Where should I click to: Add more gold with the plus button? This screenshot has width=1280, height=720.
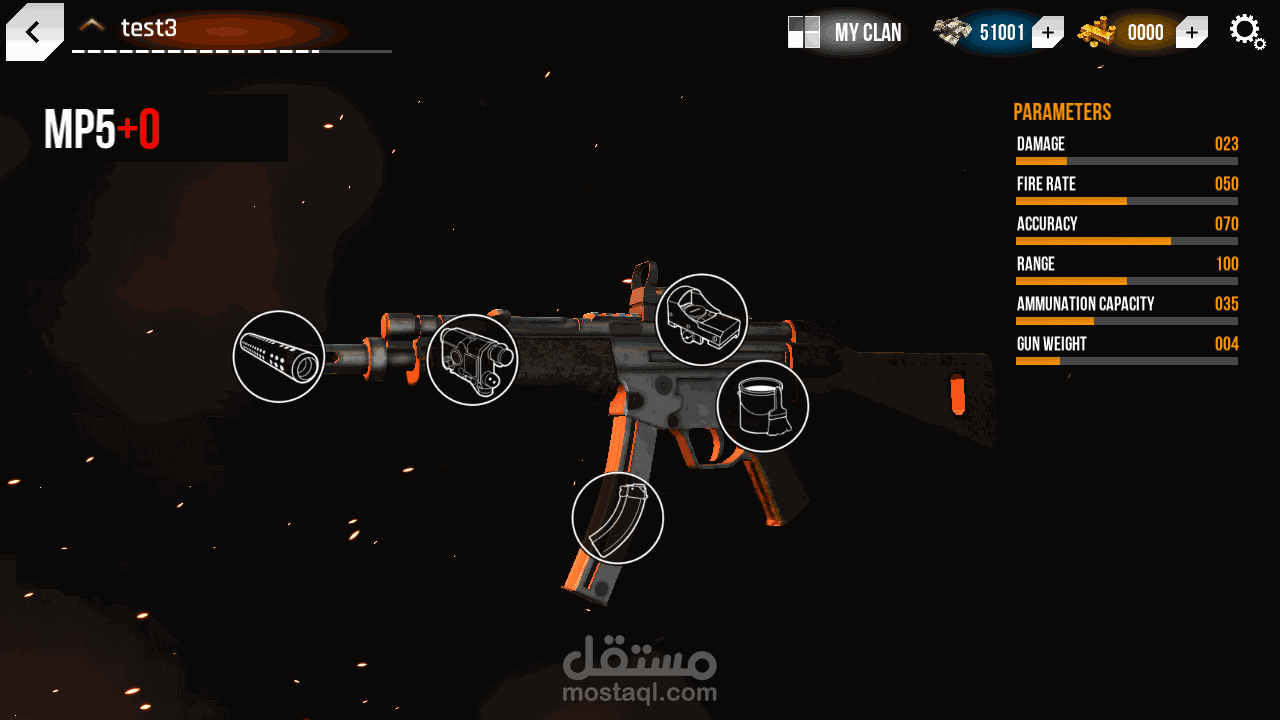pos(1191,33)
